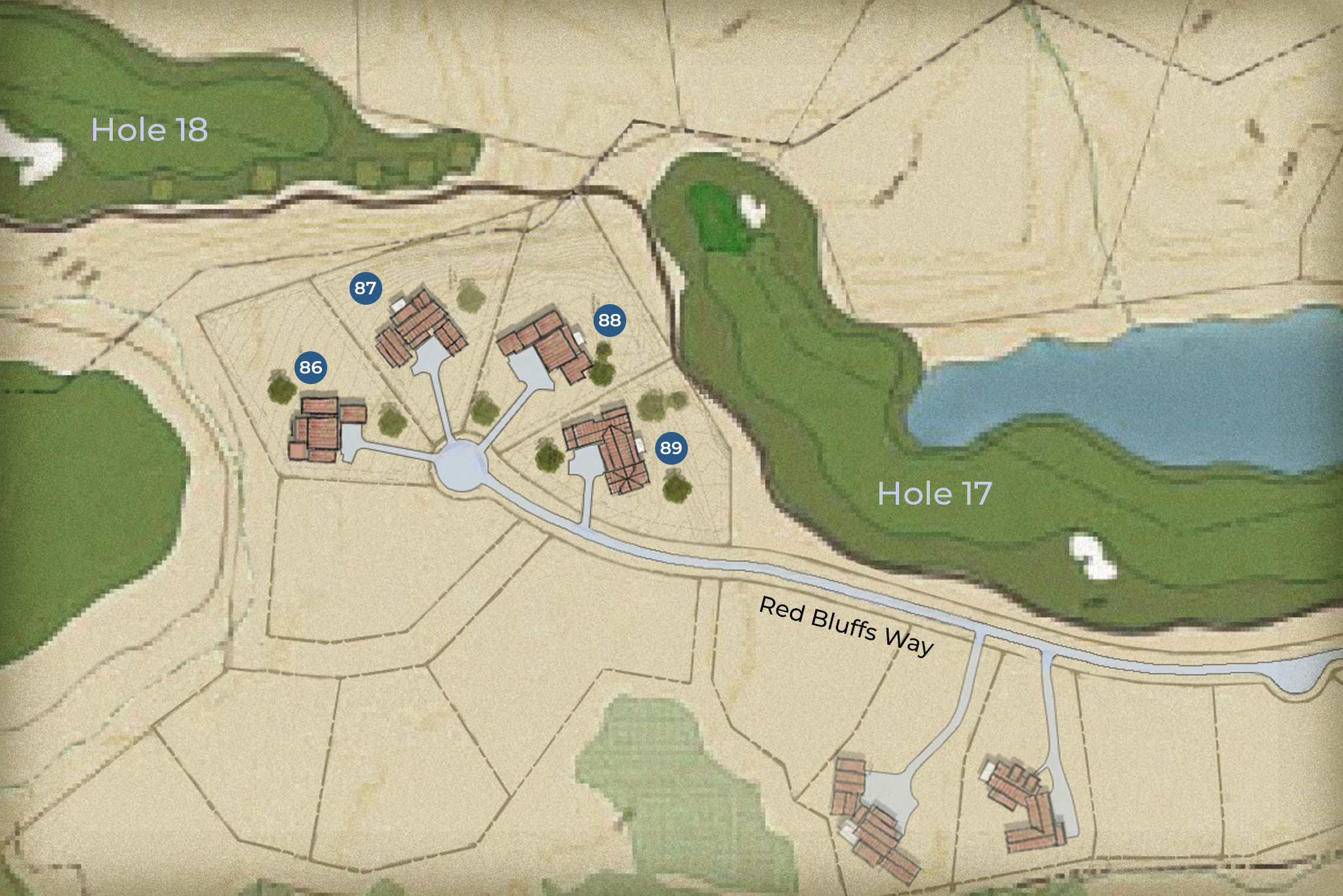The height and width of the screenshot is (896, 1343).
Task: Open lot marker 88
Action: tap(609, 320)
